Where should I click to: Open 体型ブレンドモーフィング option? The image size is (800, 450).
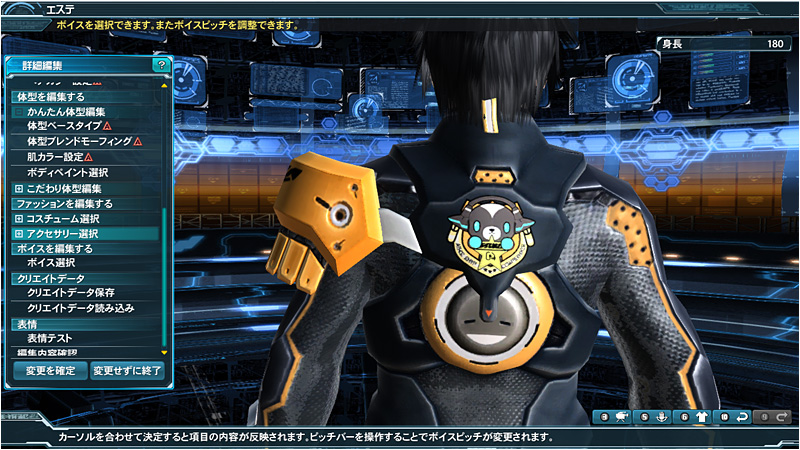click(x=79, y=142)
